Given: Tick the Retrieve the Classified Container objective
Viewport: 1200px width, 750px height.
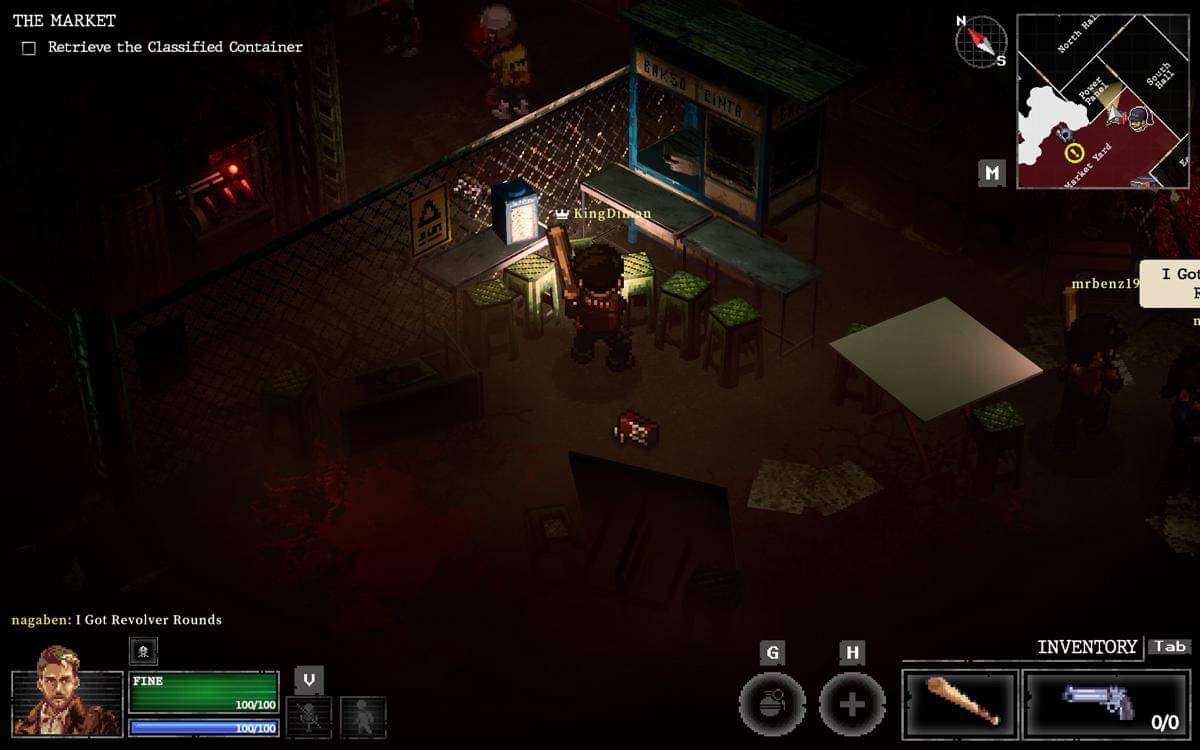Looking at the screenshot, I should [x=29, y=47].
